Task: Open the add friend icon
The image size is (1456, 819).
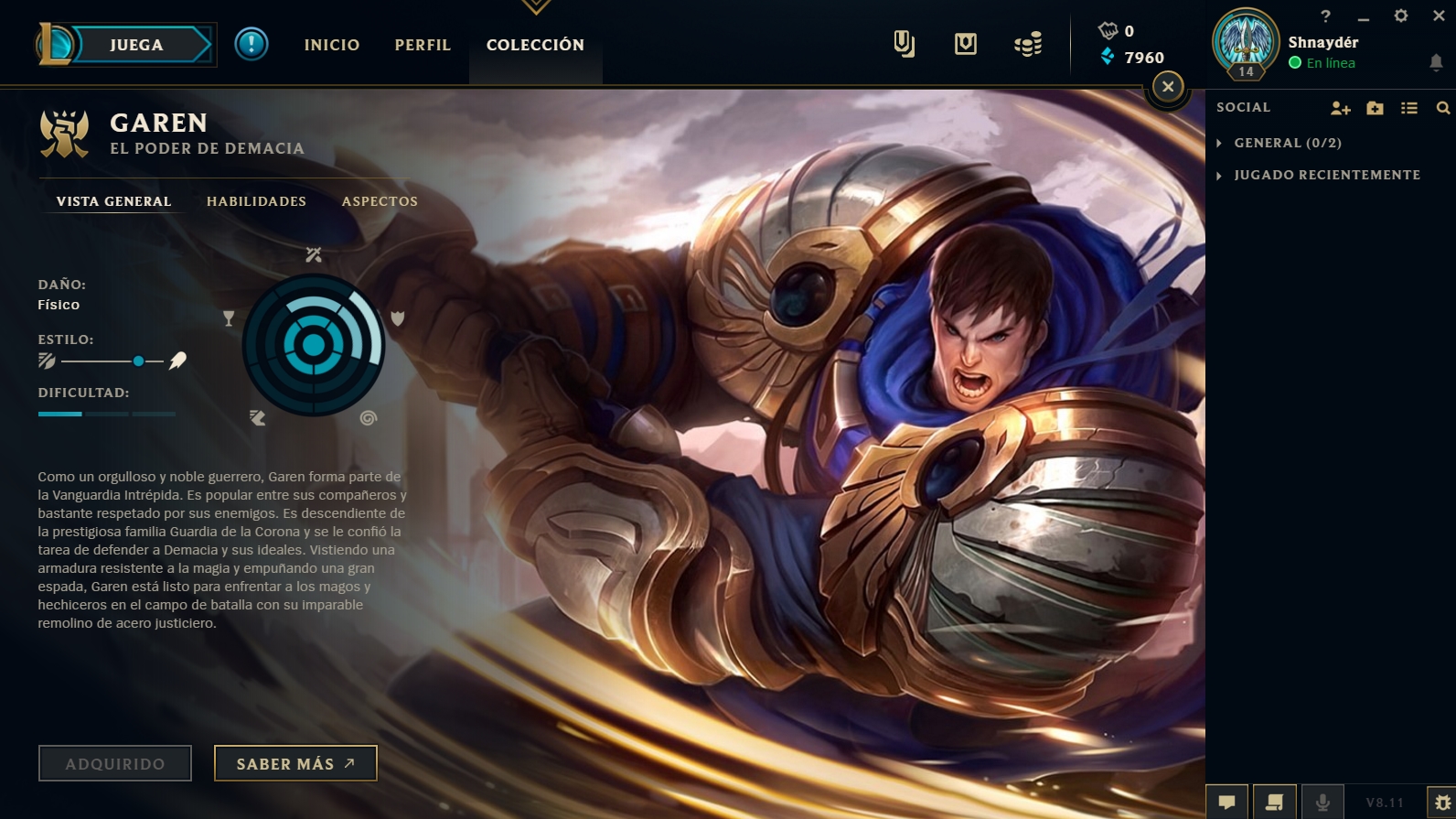Action: (x=1342, y=107)
